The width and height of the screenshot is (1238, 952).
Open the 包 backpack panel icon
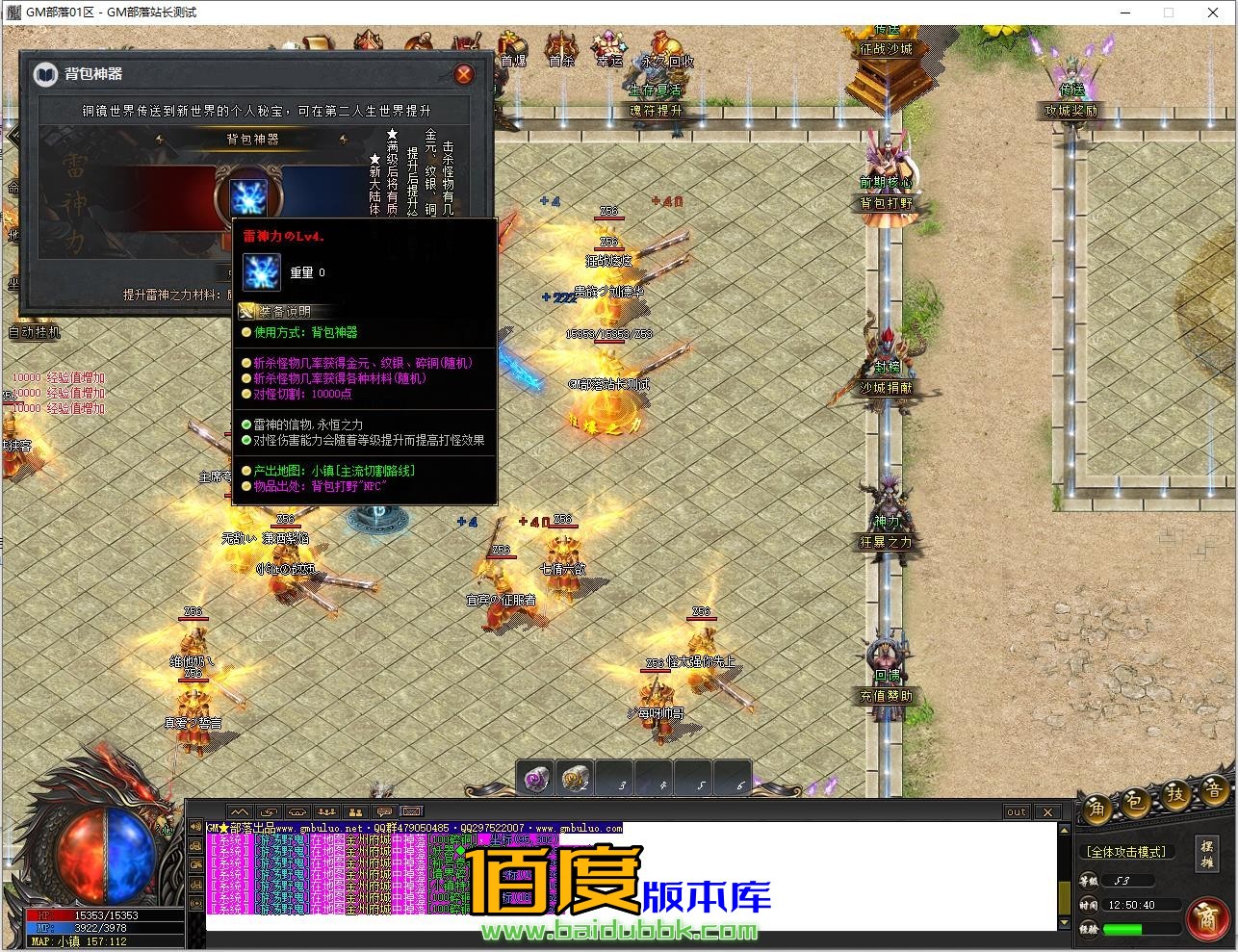pos(1136,803)
